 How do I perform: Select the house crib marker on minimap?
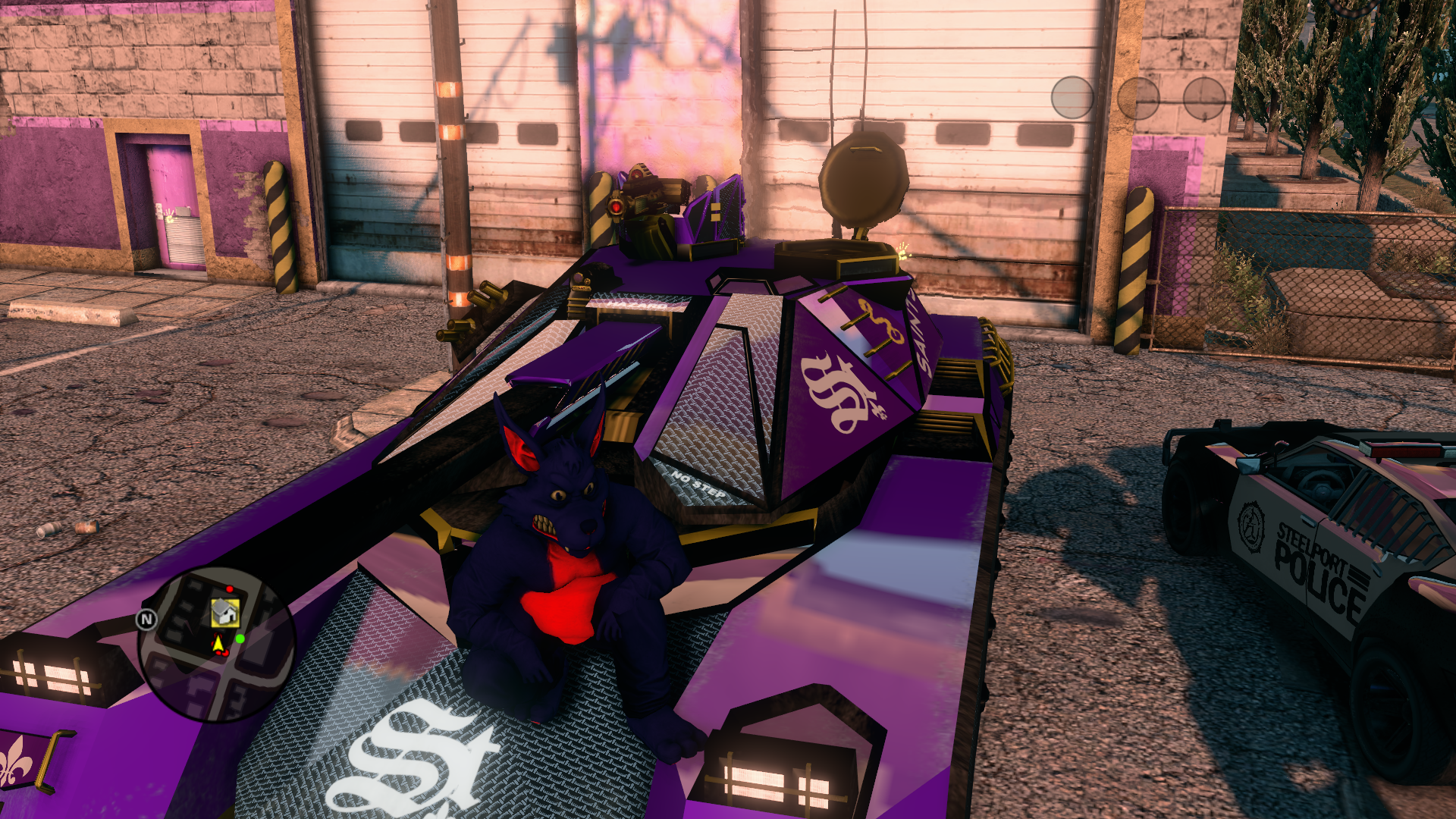coord(224,611)
